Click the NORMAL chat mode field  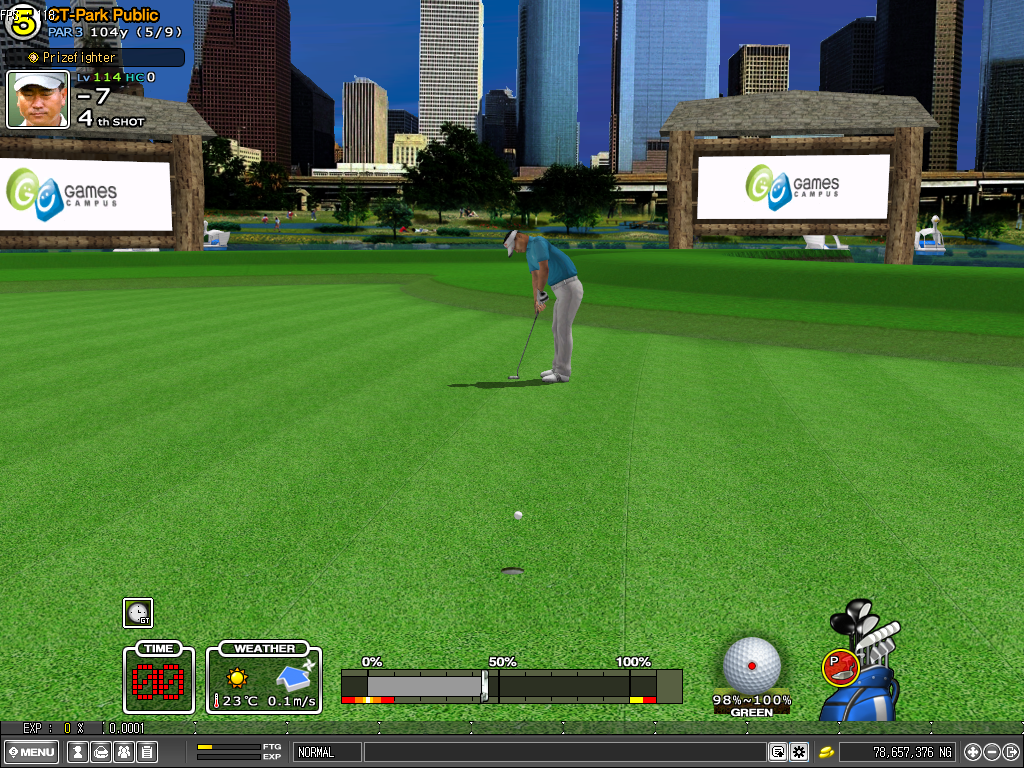328,752
